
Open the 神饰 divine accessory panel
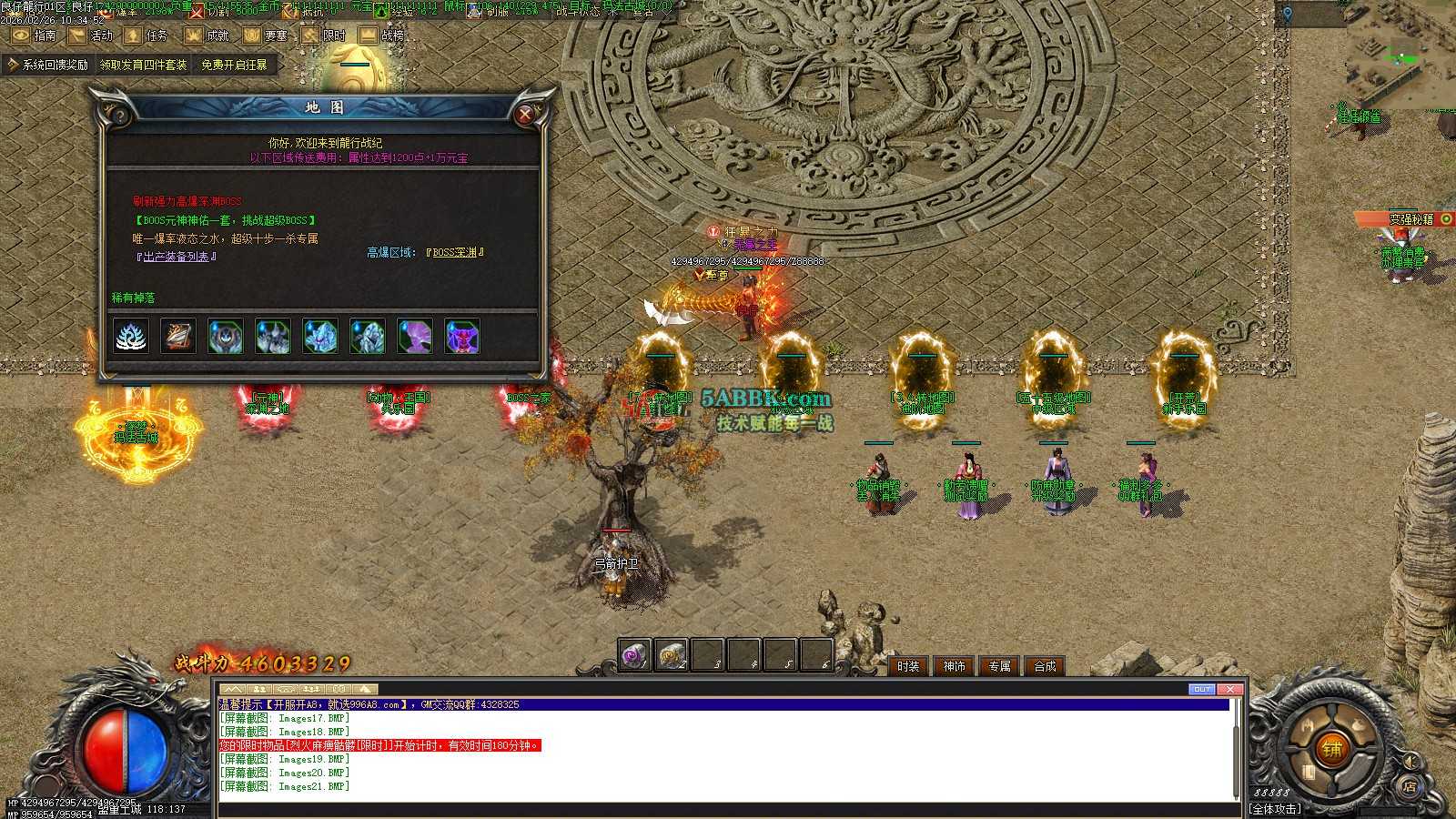954,666
